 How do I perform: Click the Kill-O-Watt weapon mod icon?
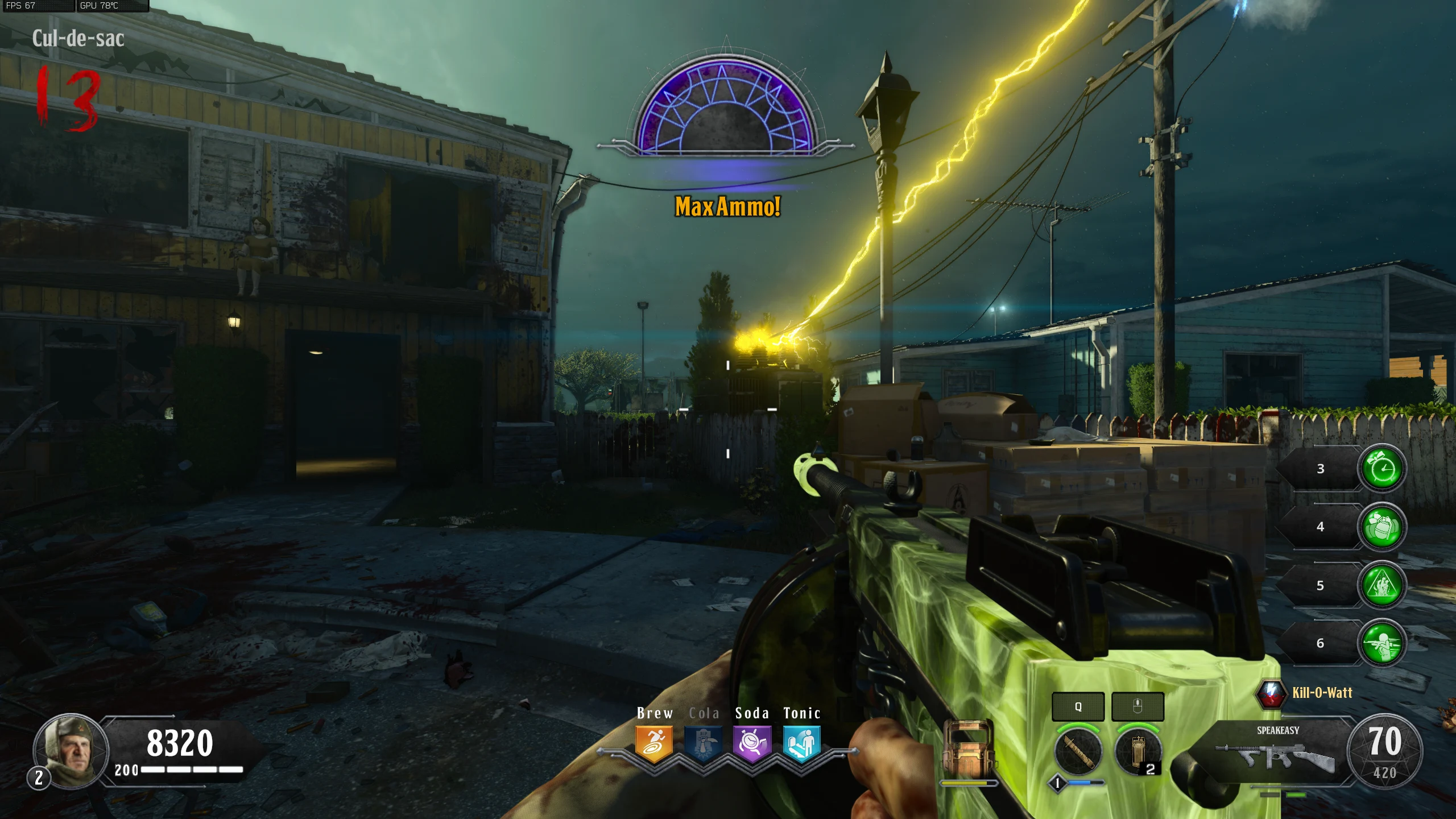pyautogui.click(x=1271, y=693)
